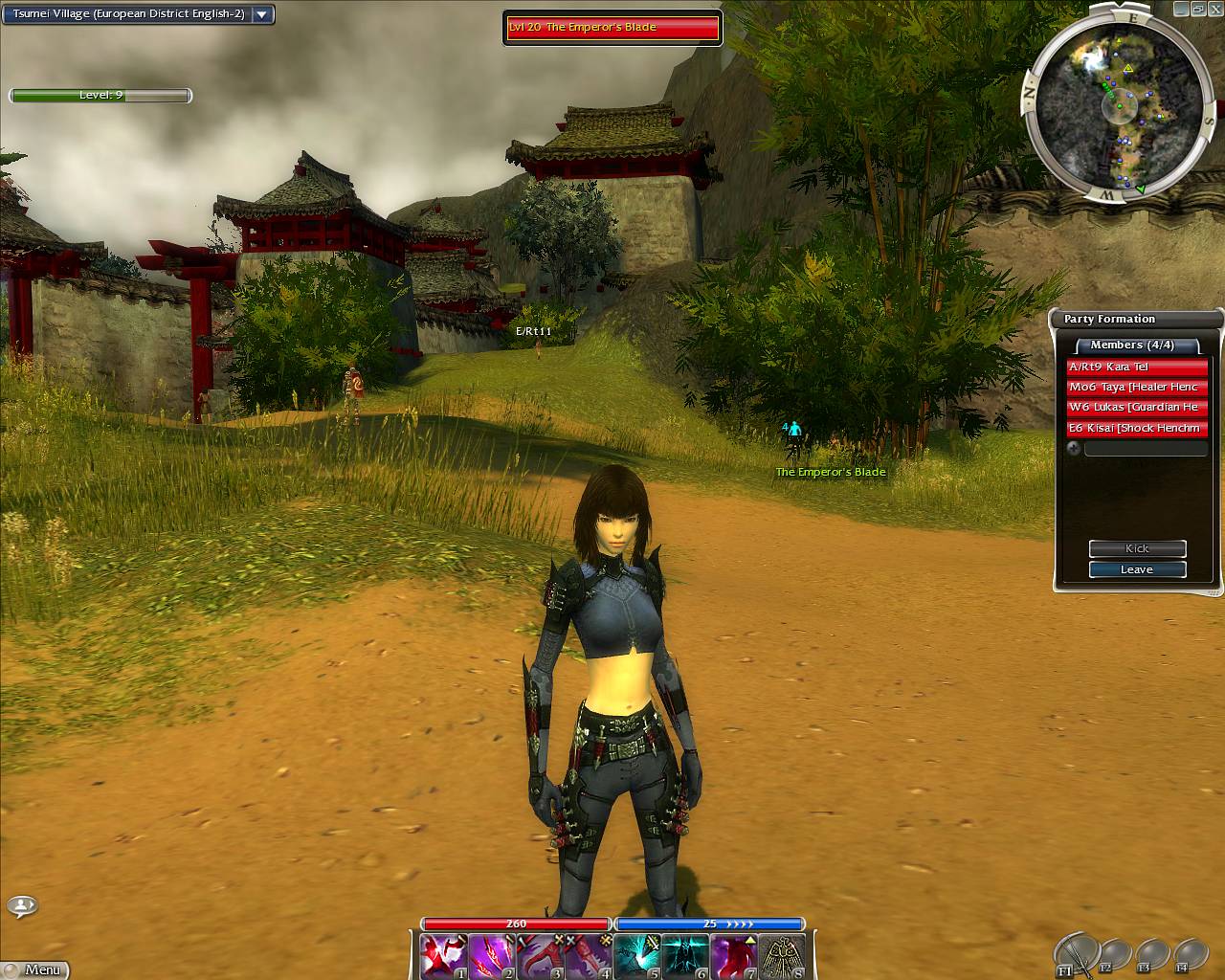Click The Emperor's Blade target bar
The image size is (1225, 980).
(612, 28)
